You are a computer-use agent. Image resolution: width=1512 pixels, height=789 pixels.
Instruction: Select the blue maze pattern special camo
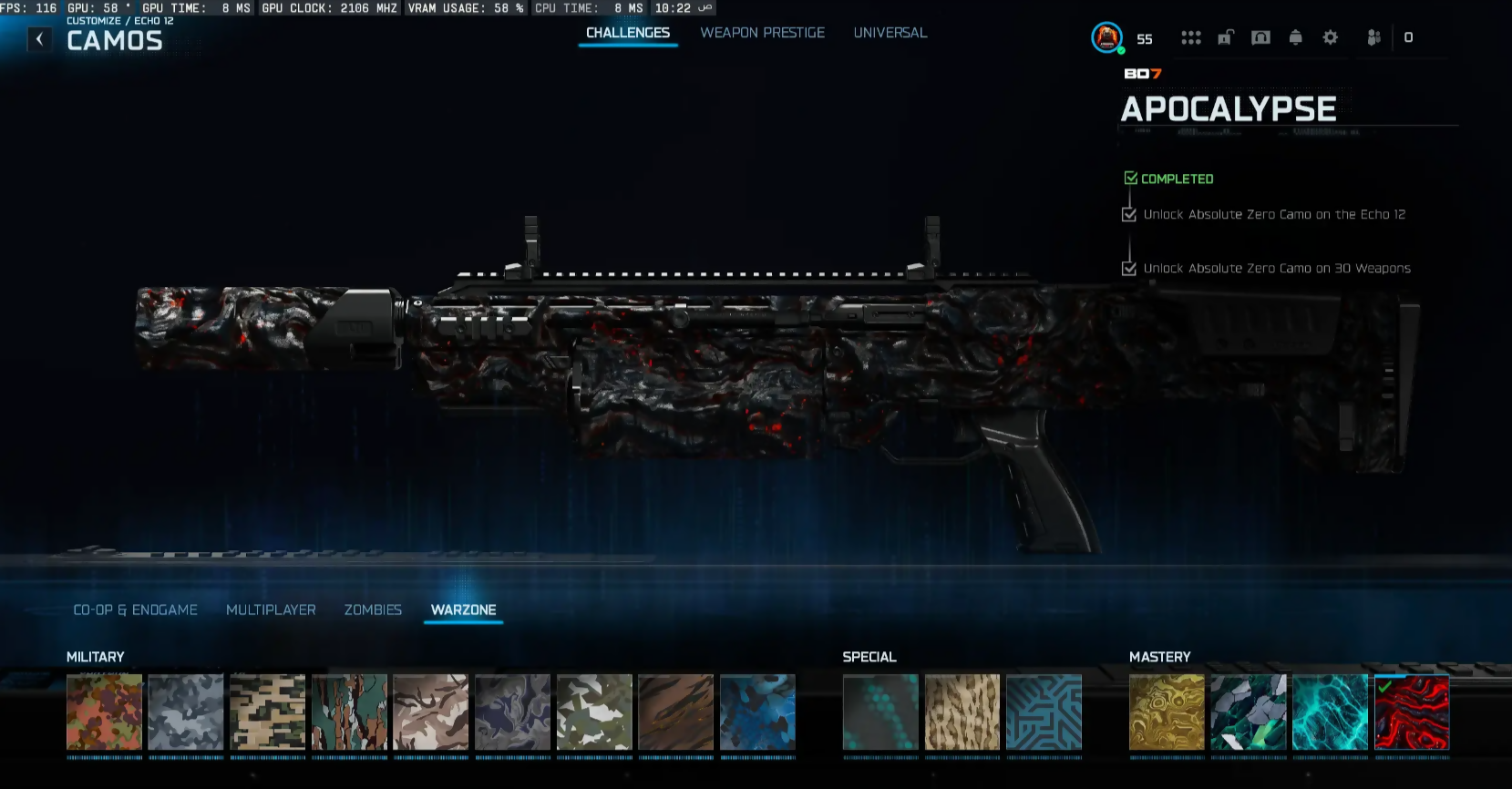click(1044, 712)
